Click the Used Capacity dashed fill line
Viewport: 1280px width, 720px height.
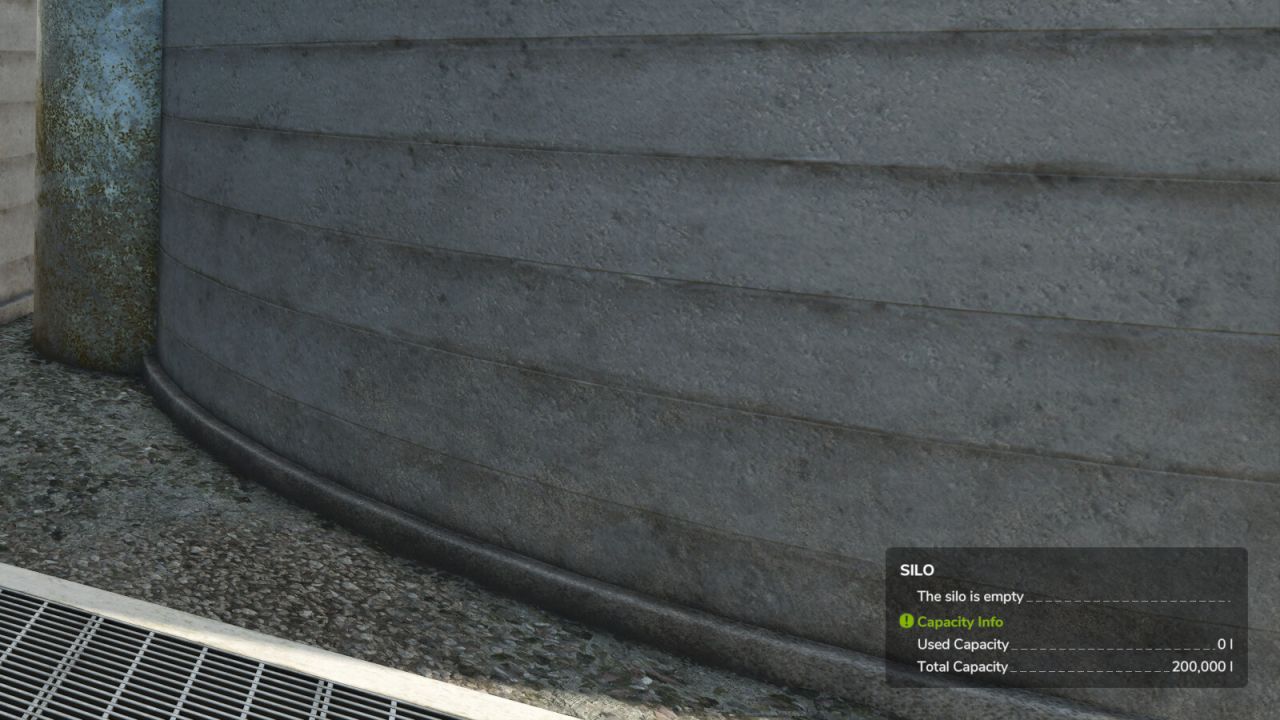[x=1100, y=644]
